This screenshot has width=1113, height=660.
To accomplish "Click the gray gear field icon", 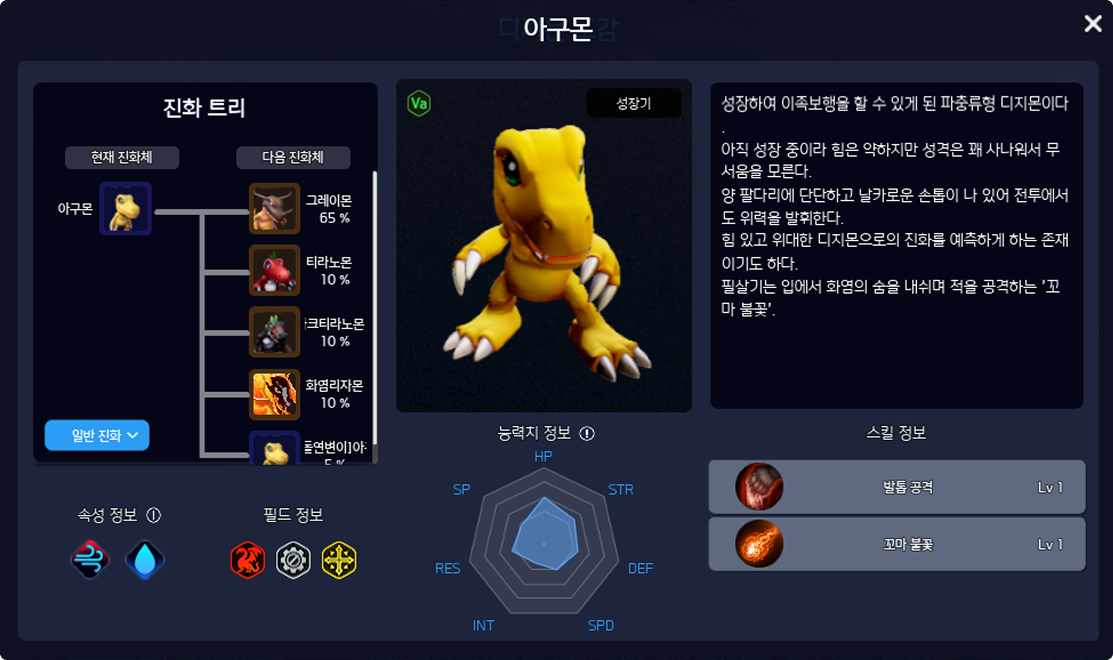I will [x=293, y=561].
